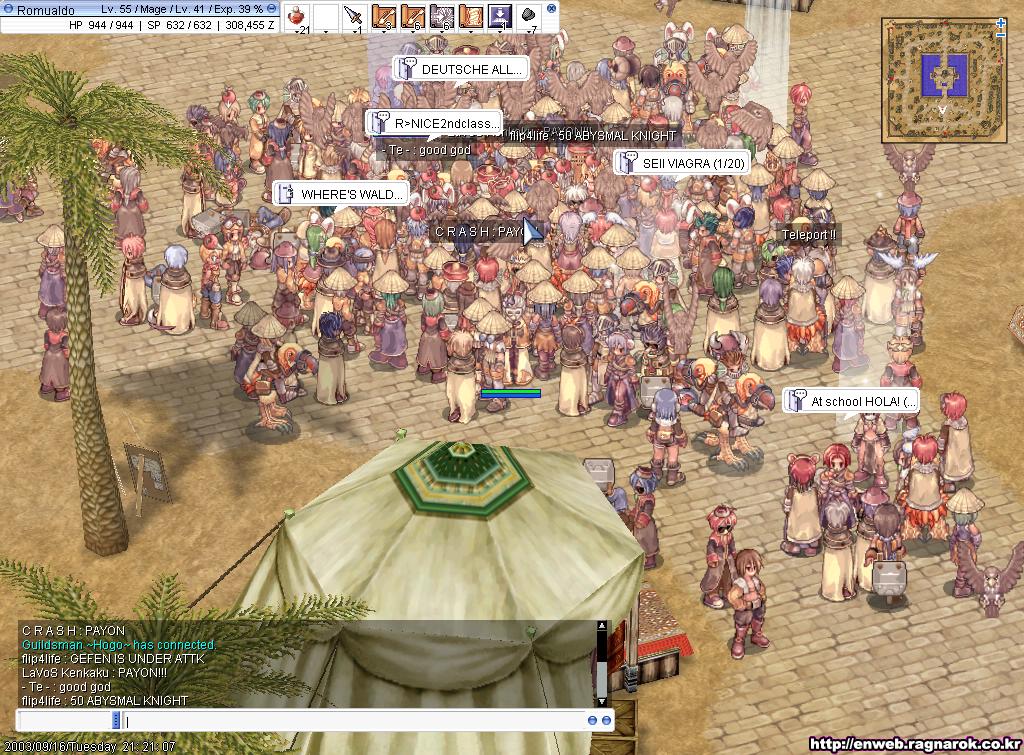The width and height of the screenshot is (1024, 755).
Task: Click on the town minimap
Action: [941, 69]
